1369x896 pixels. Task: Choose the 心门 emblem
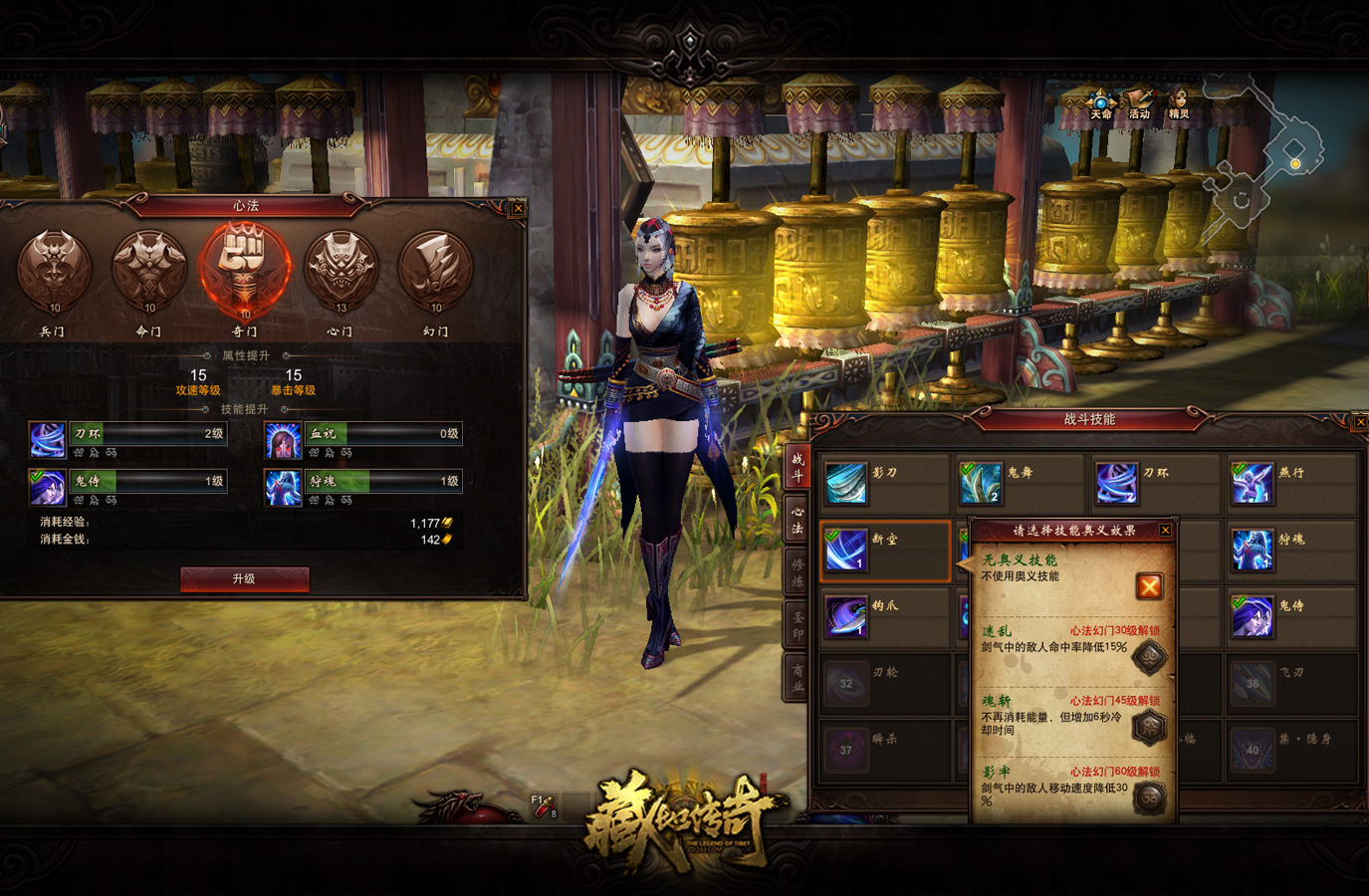point(341,269)
